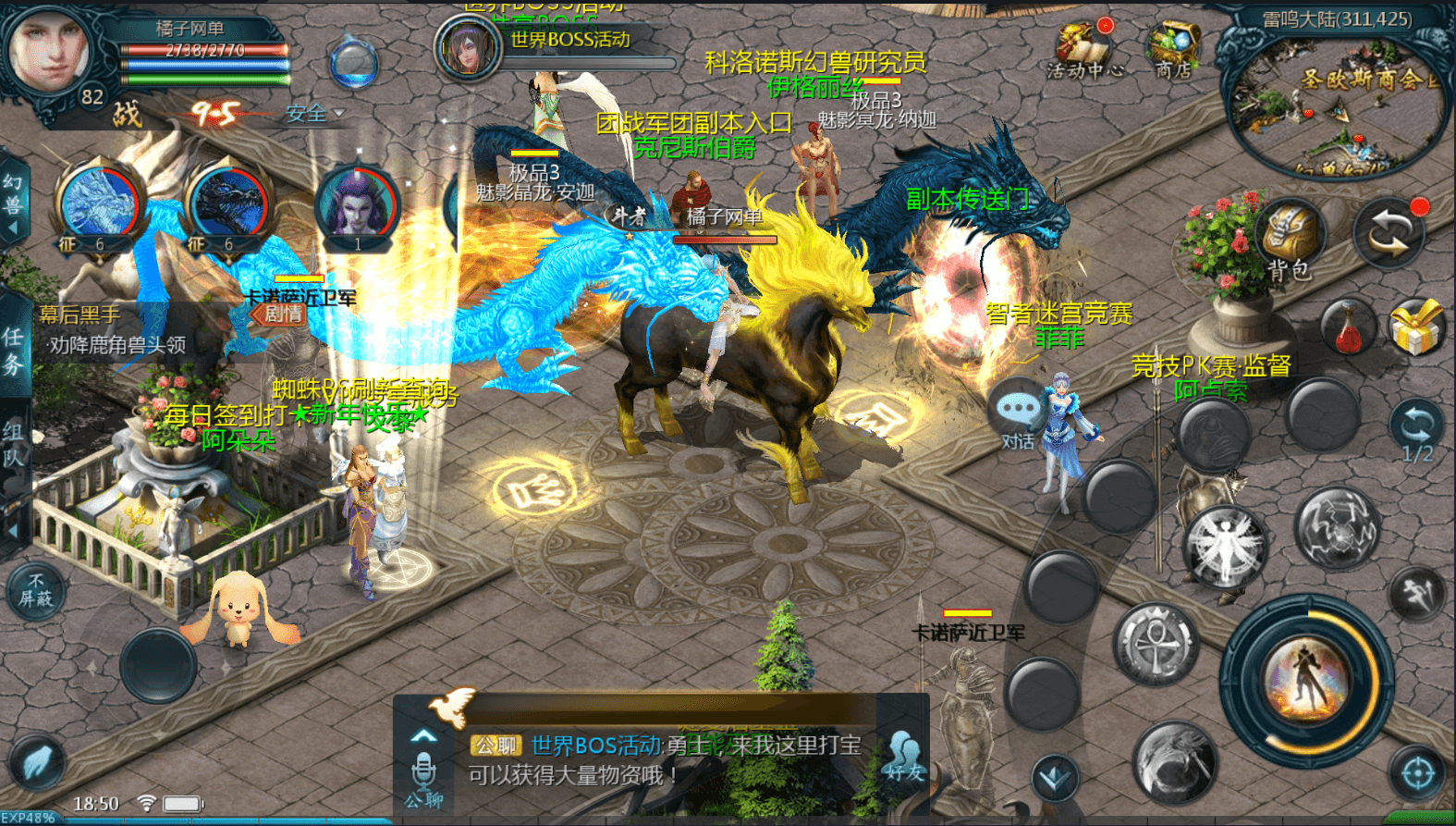Activate the winged angel skill
Screen dimensions: 1456x826
tap(1225, 548)
